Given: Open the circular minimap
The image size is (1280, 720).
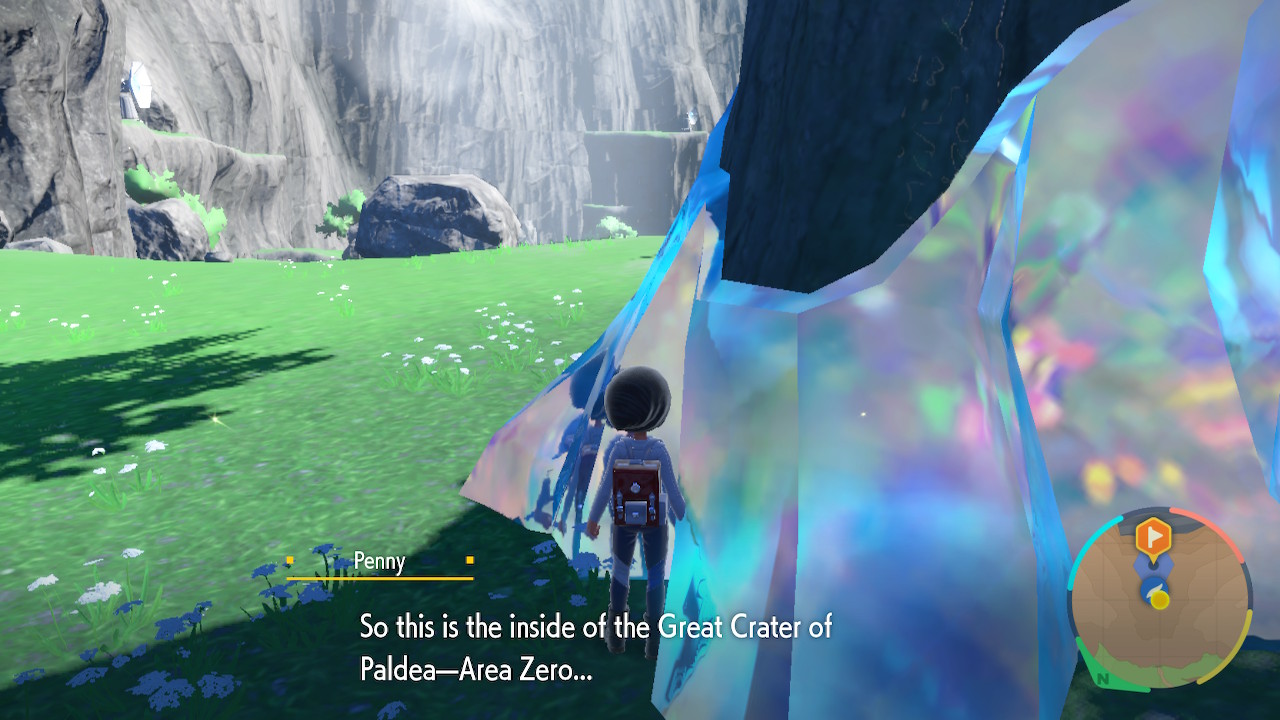Looking at the screenshot, I should pyautogui.click(x=1160, y=599).
